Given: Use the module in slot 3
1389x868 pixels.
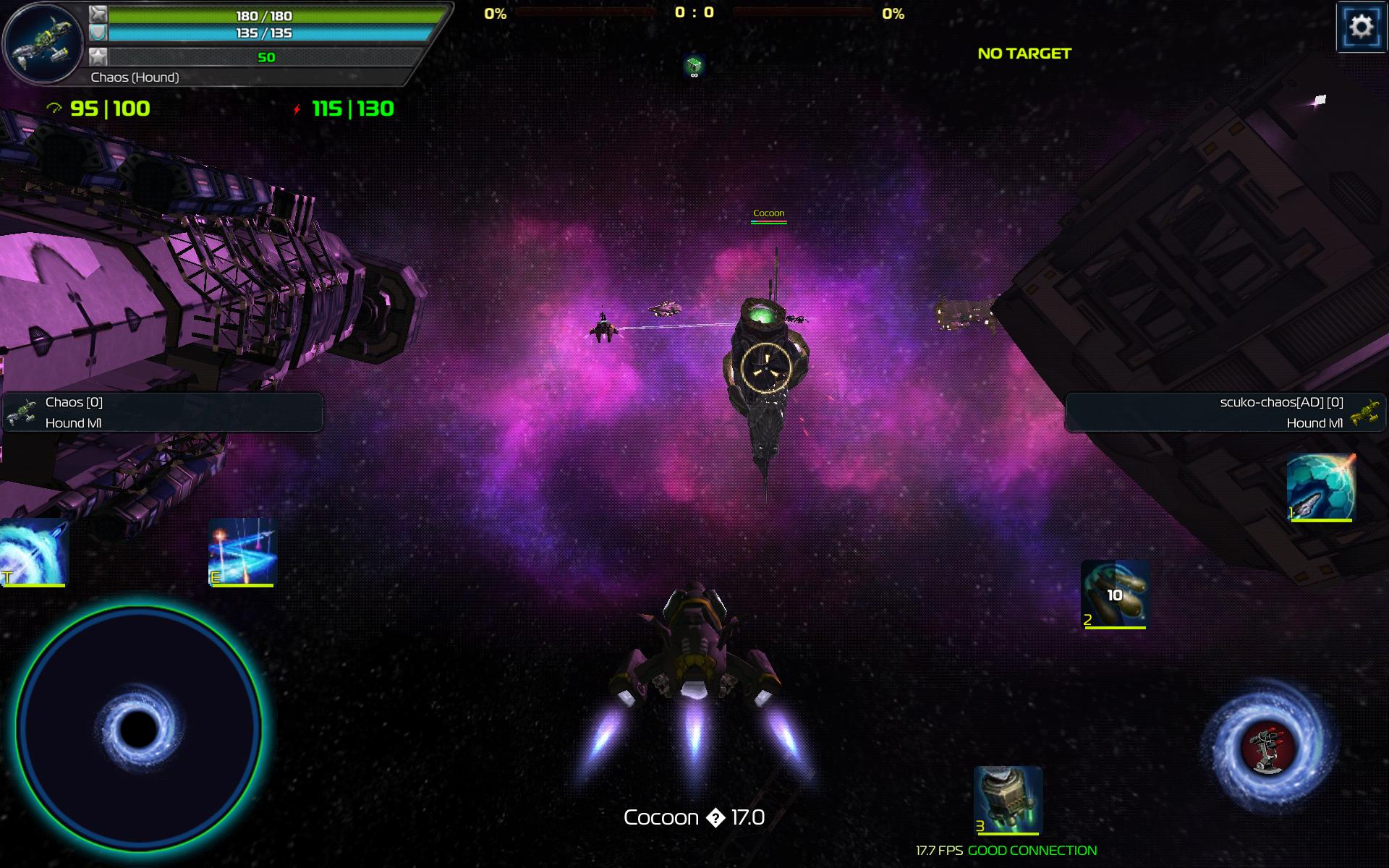Looking at the screenshot, I should click(x=1008, y=800).
